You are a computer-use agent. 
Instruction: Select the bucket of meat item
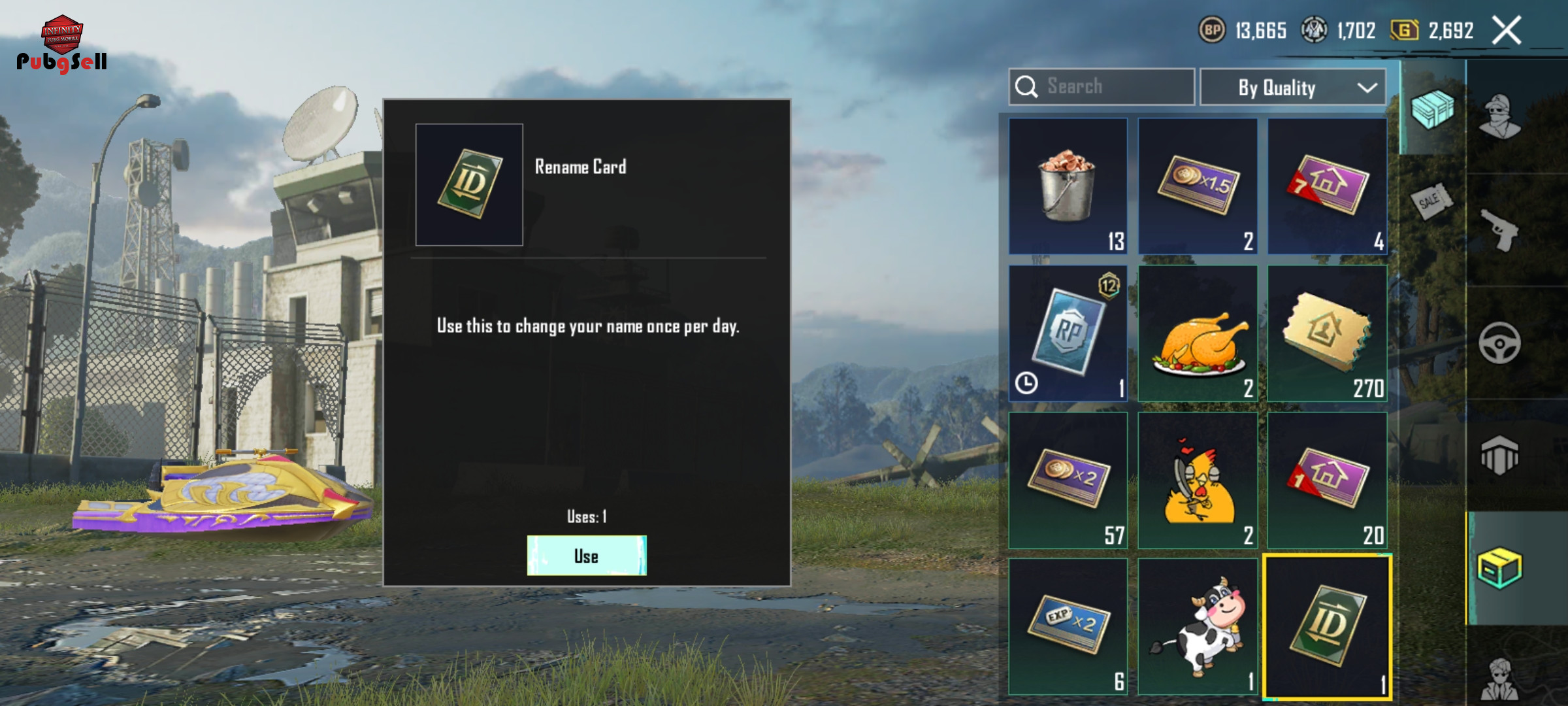1068,186
